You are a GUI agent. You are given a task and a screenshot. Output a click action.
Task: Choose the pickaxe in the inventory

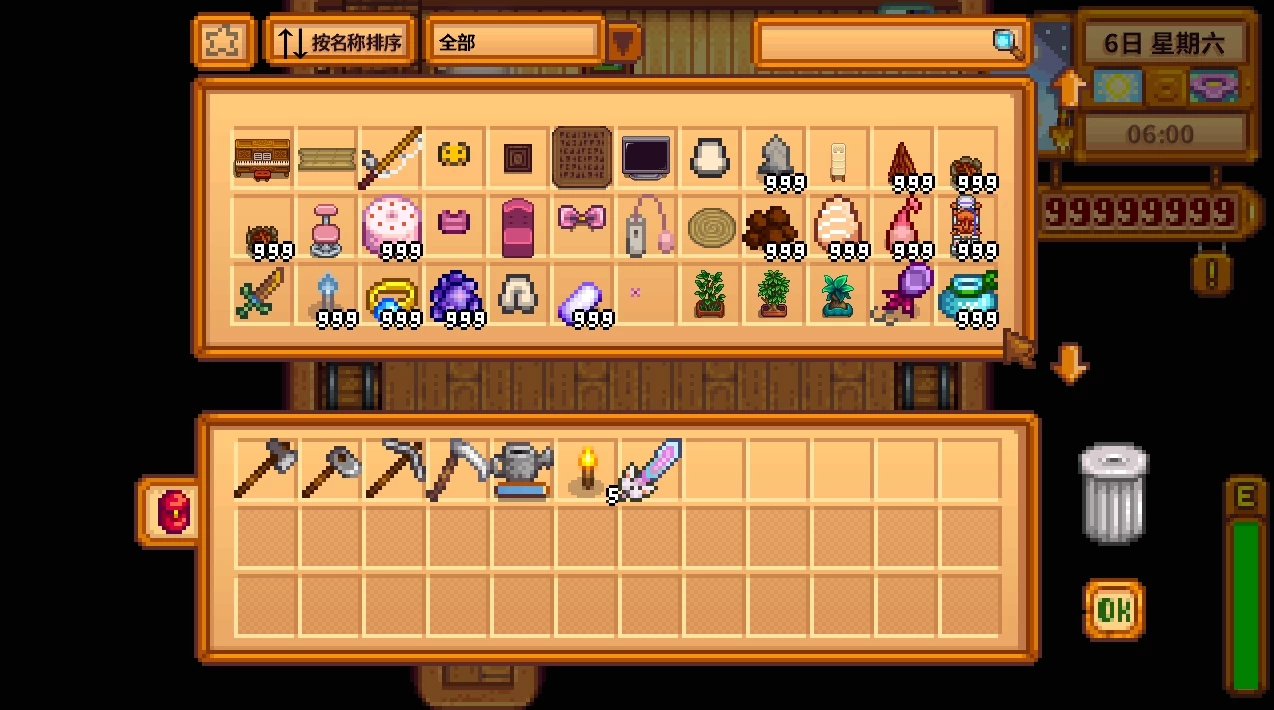point(393,467)
